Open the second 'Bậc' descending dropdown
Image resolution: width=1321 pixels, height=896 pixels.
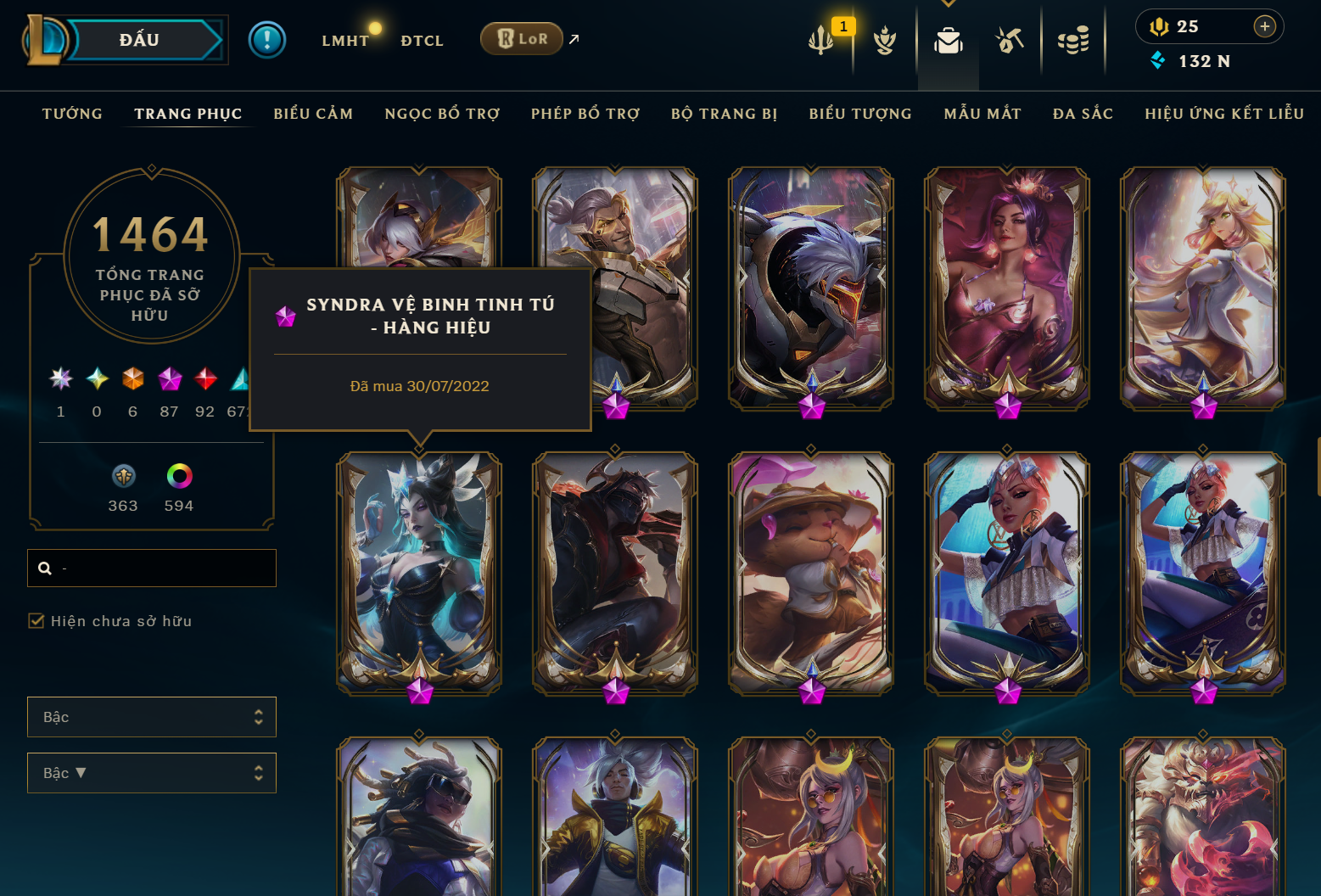click(151, 773)
